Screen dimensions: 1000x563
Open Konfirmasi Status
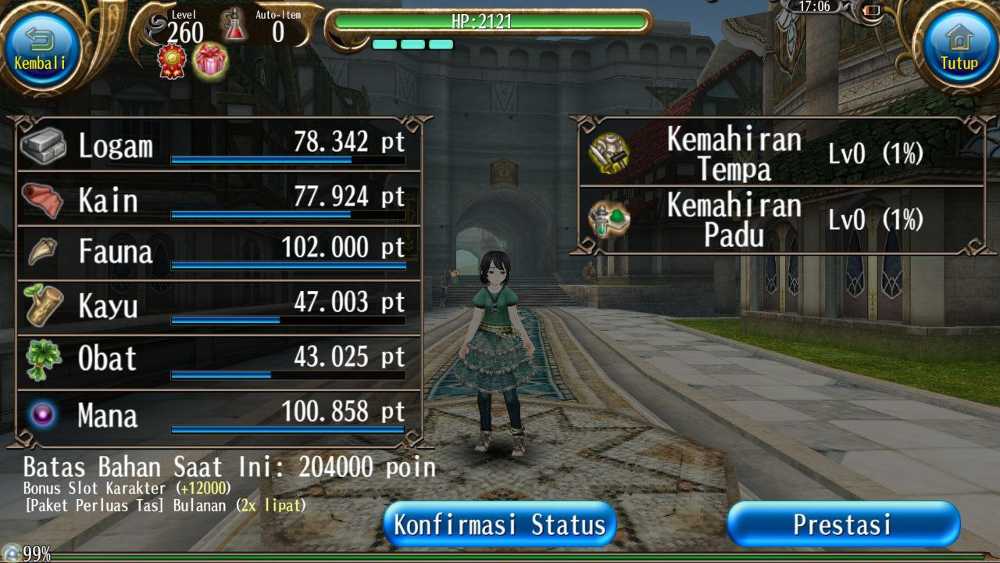(x=499, y=525)
